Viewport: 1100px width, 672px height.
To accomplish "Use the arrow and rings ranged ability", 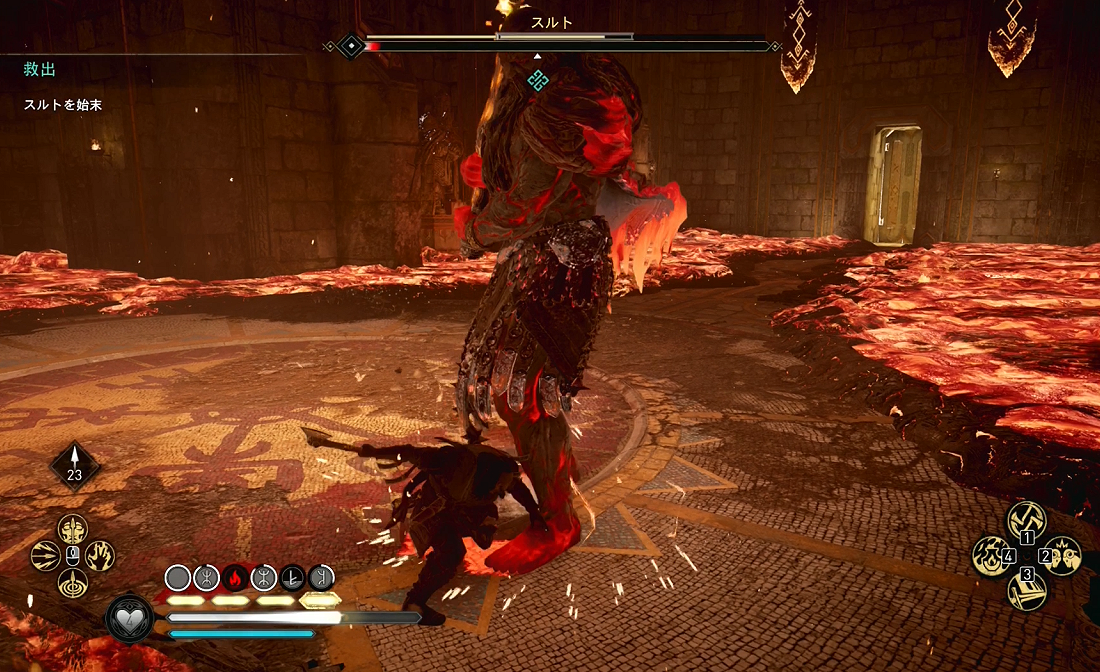I will point(72,583).
